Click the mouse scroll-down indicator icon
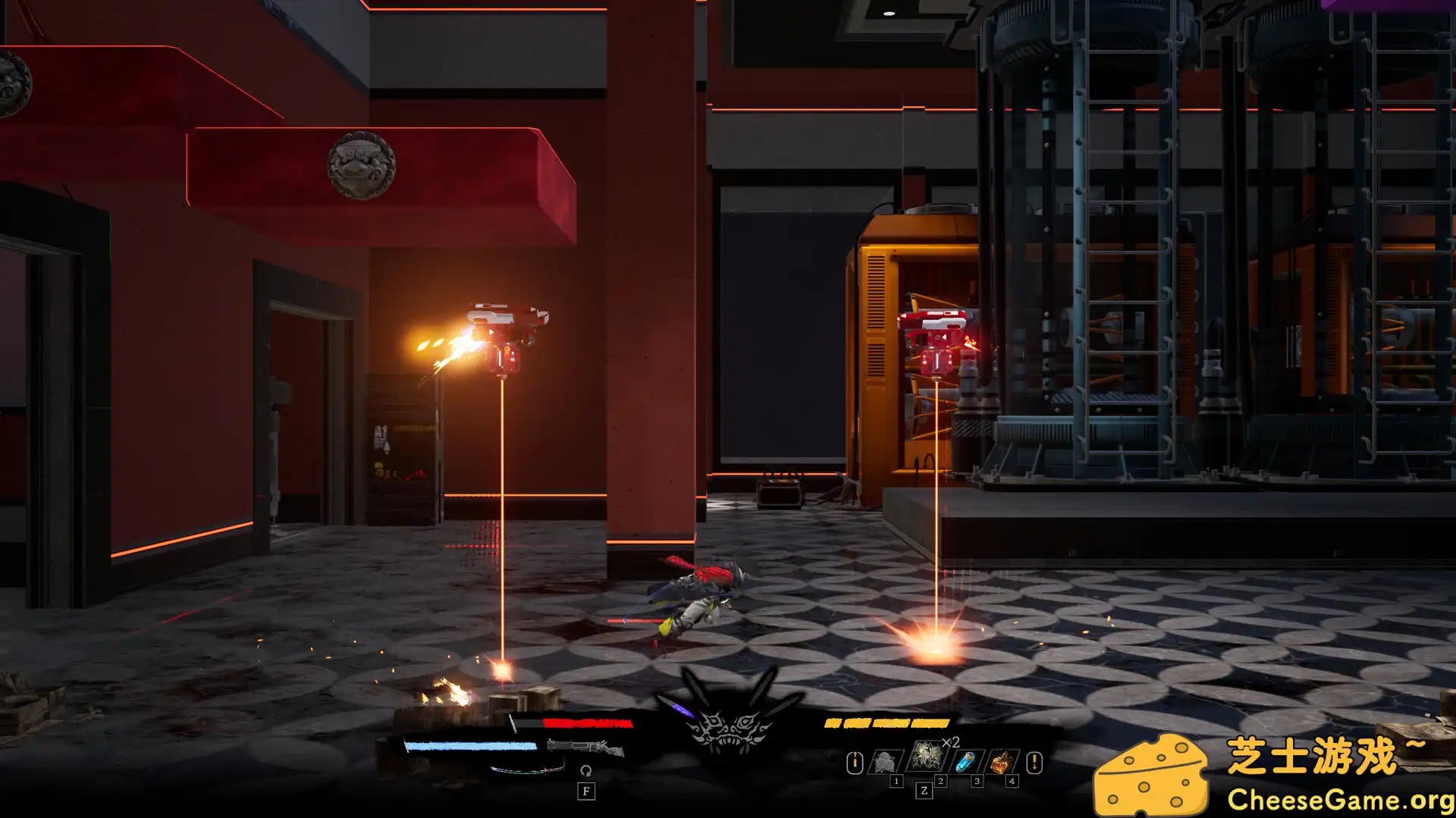The image size is (1456, 818). pos(1034,762)
